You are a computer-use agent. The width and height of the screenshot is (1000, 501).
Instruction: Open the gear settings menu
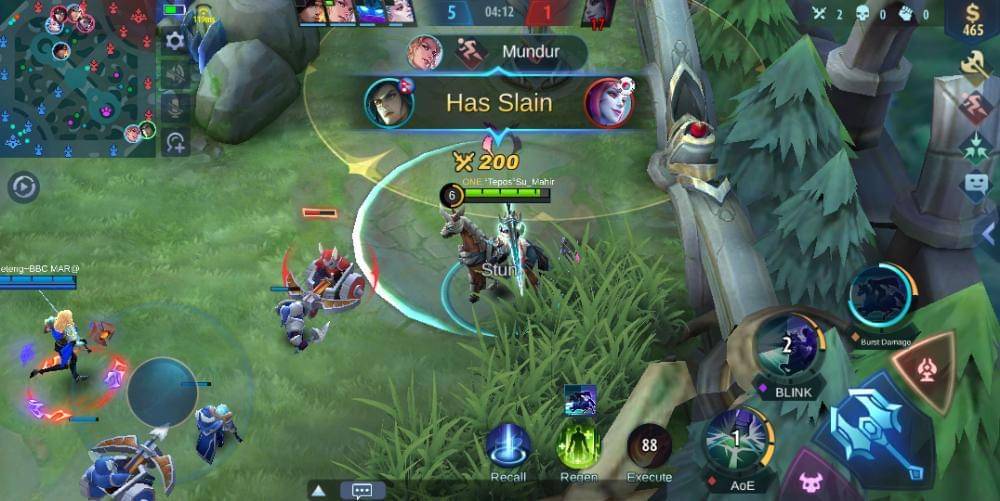click(176, 41)
